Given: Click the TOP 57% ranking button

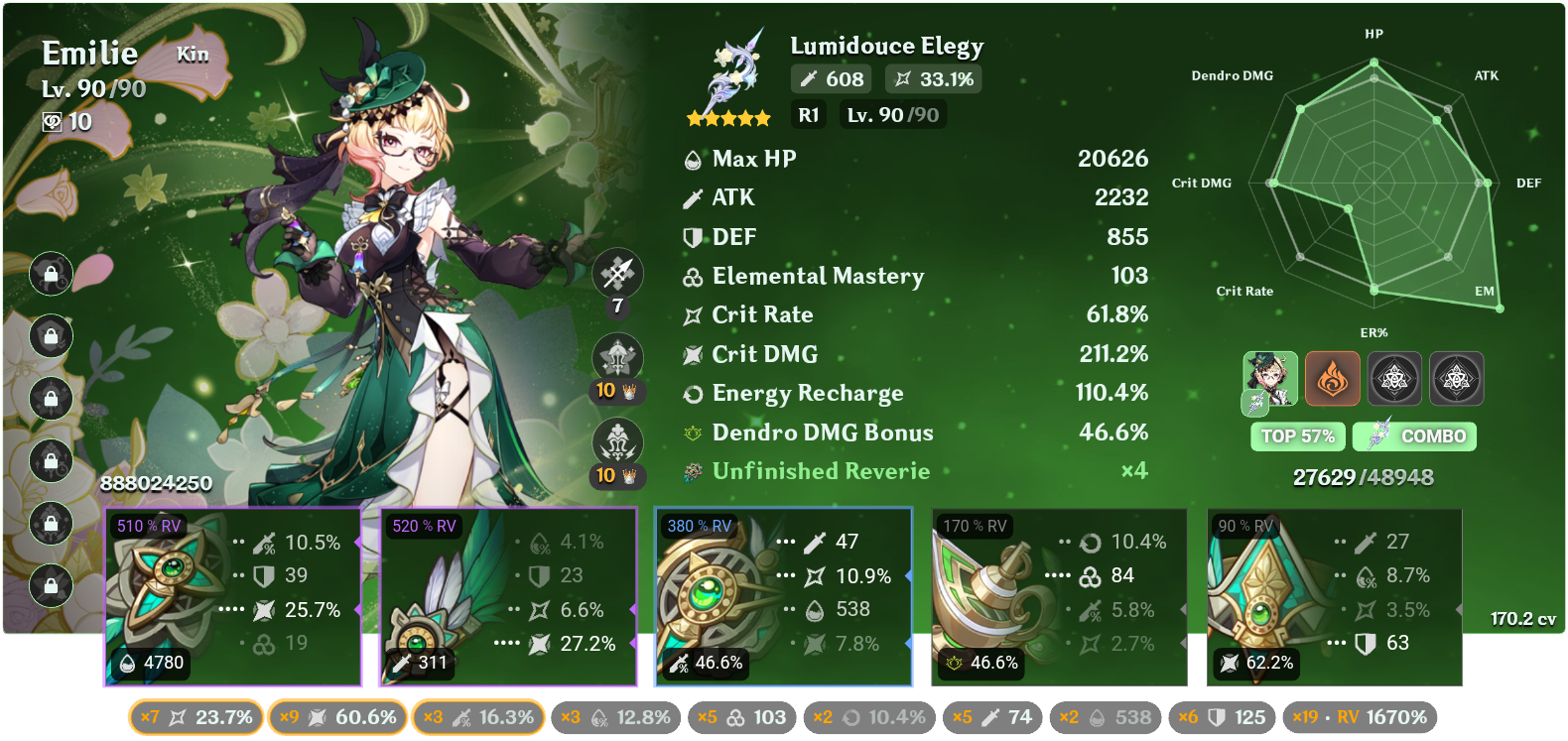Looking at the screenshot, I should [x=1297, y=436].
